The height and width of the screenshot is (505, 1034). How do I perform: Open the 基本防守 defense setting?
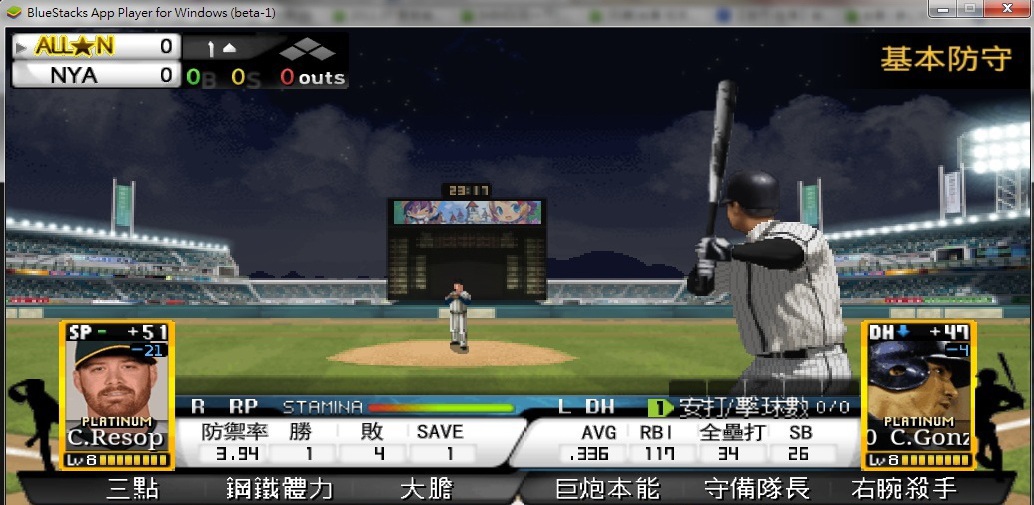click(945, 59)
